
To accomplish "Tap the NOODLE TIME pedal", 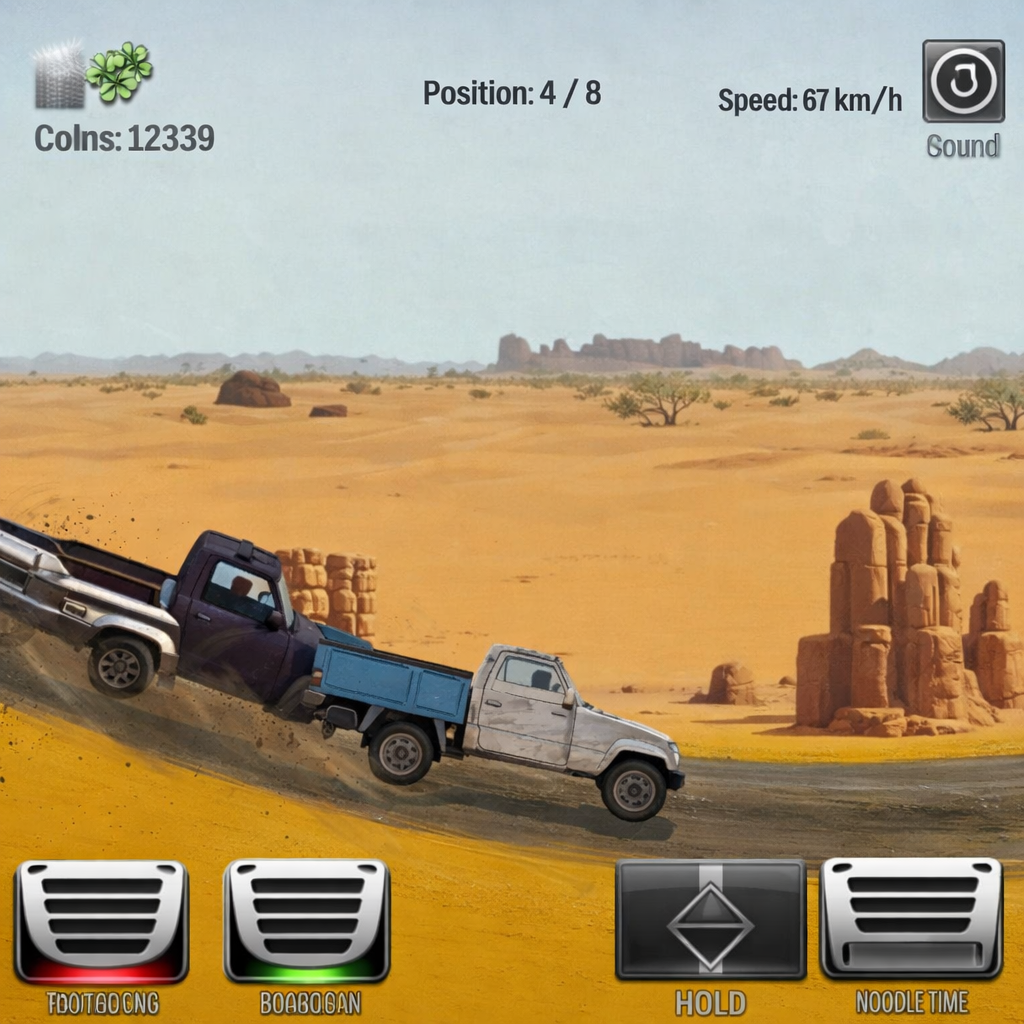I will 911,917.
